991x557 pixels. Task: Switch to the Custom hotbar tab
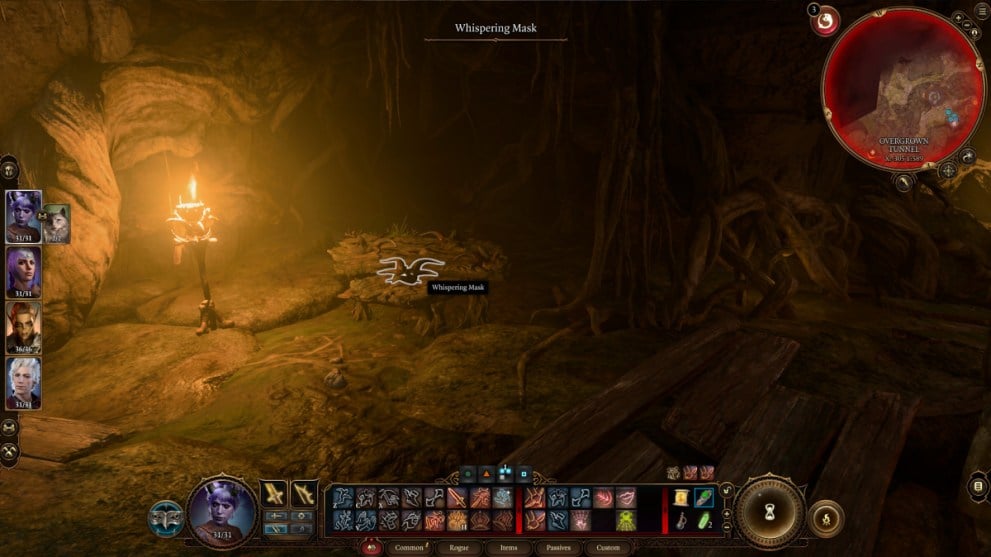607,548
